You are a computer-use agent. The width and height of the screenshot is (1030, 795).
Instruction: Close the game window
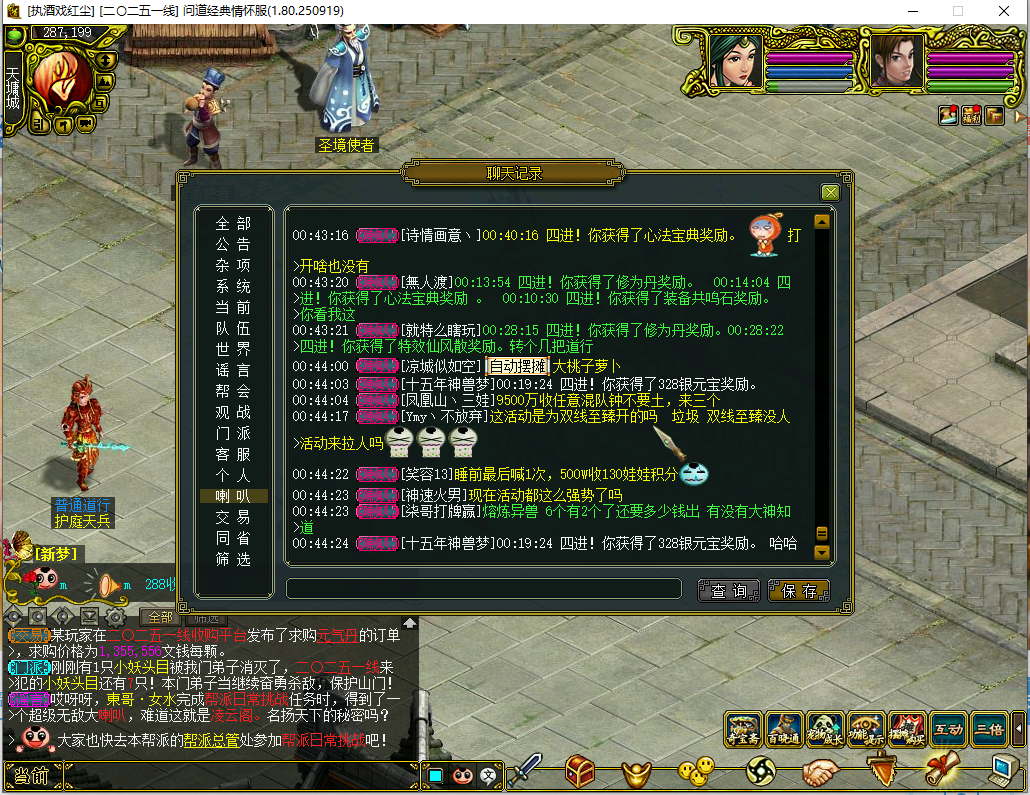[x=1003, y=10]
